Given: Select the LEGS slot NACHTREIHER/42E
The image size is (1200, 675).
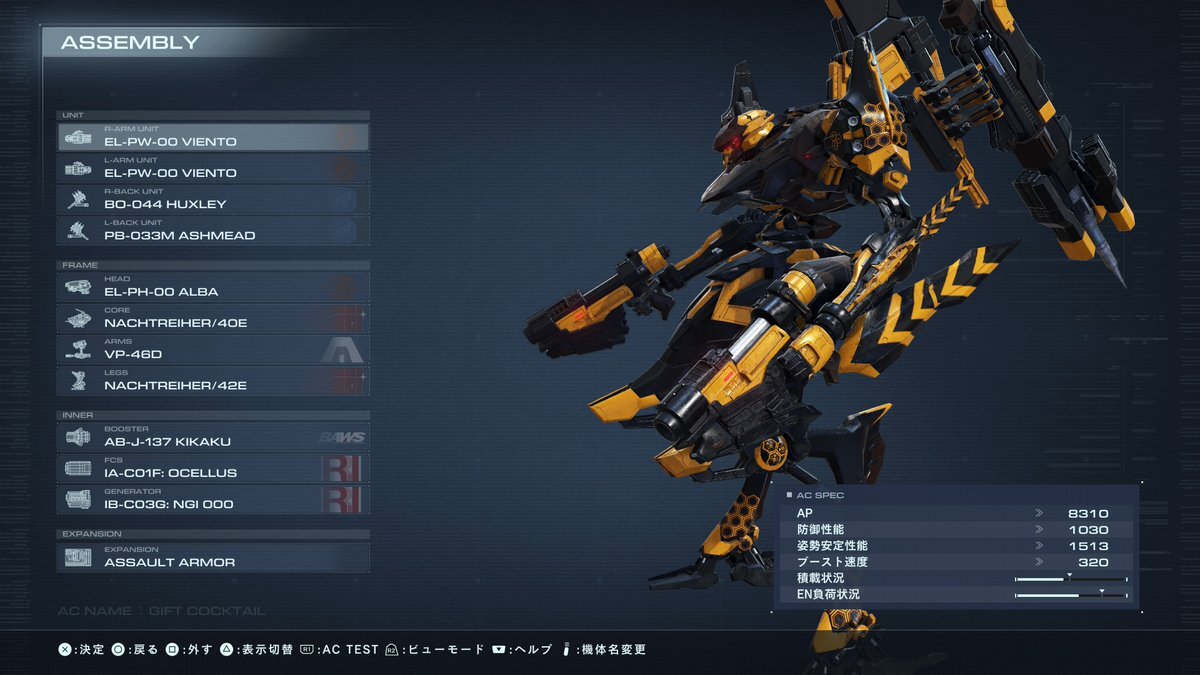Looking at the screenshot, I should pos(213,380).
